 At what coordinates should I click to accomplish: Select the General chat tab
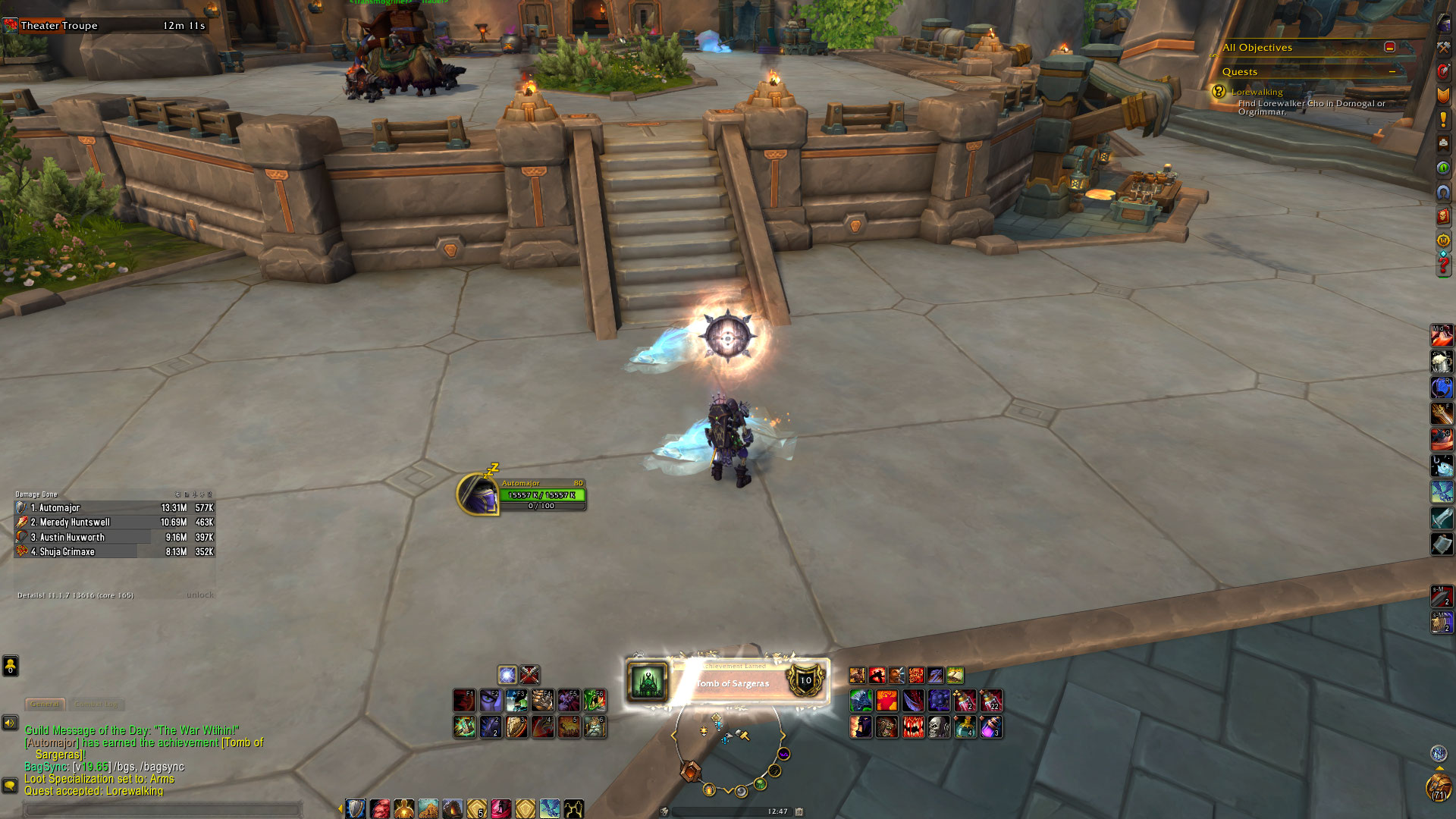(45, 704)
